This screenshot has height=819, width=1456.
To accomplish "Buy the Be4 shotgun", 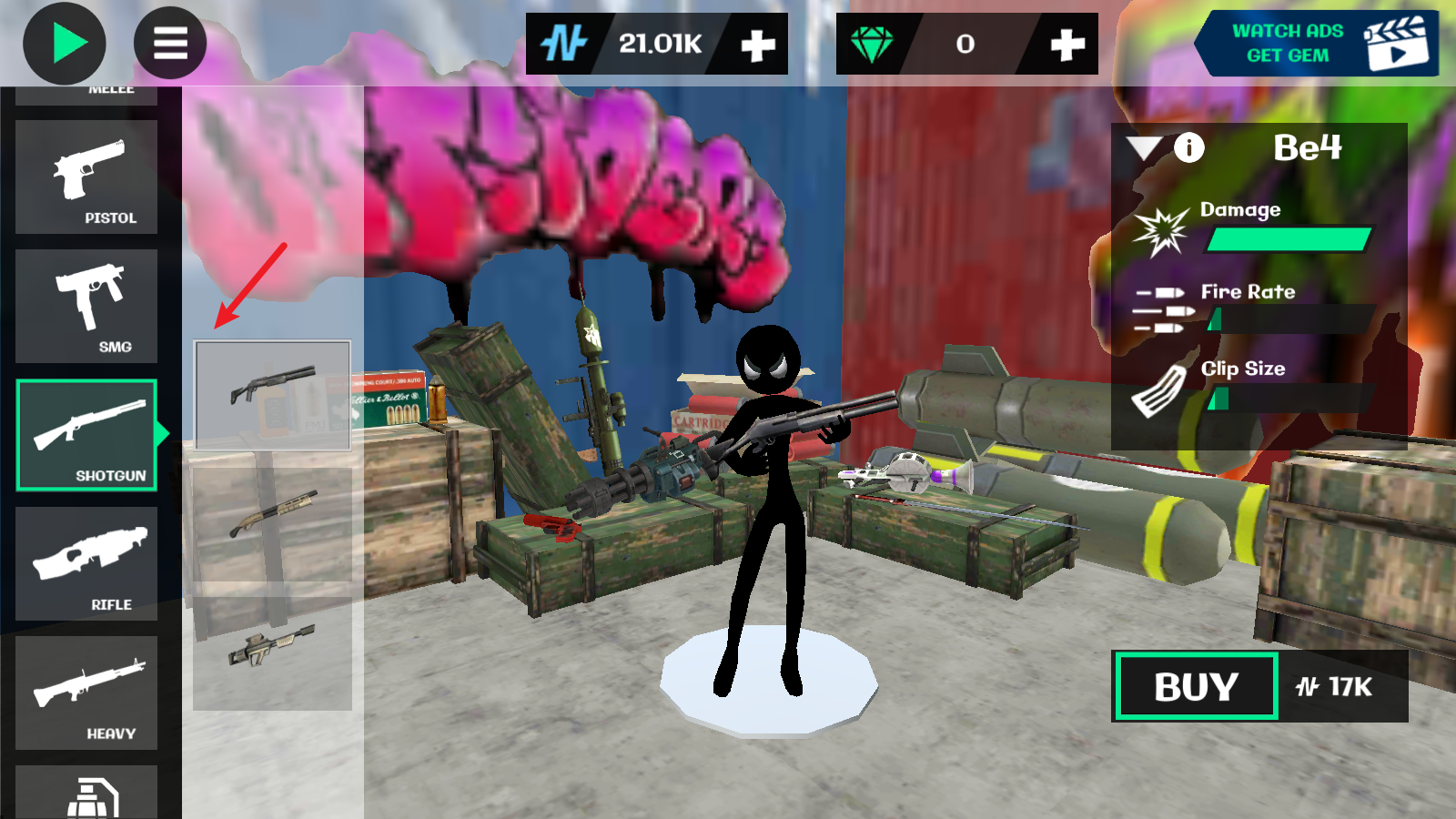I will coord(1196,687).
